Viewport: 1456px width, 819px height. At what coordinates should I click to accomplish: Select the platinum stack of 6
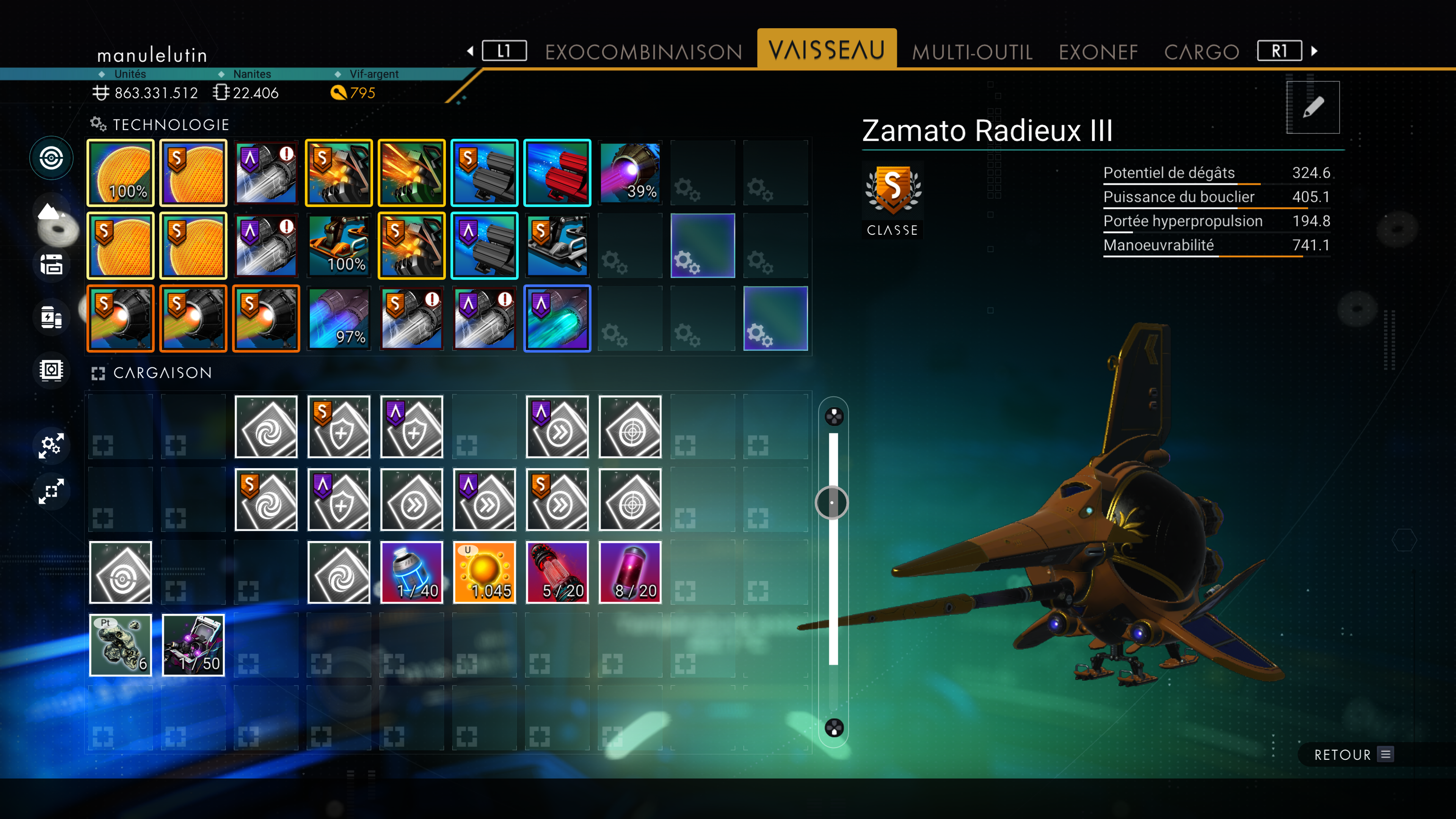(121, 645)
